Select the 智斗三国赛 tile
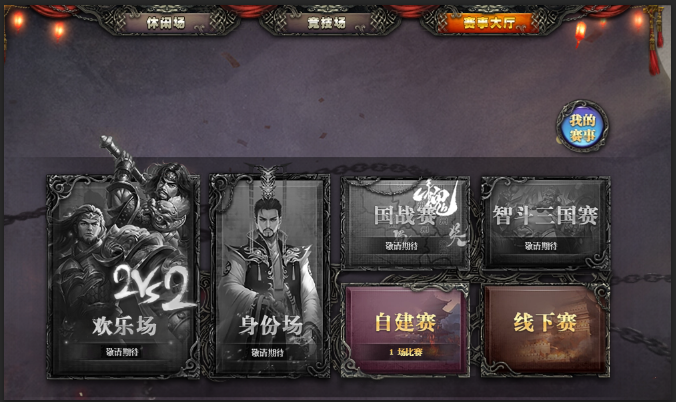The width and height of the screenshot is (676, 402). [545, 222]
